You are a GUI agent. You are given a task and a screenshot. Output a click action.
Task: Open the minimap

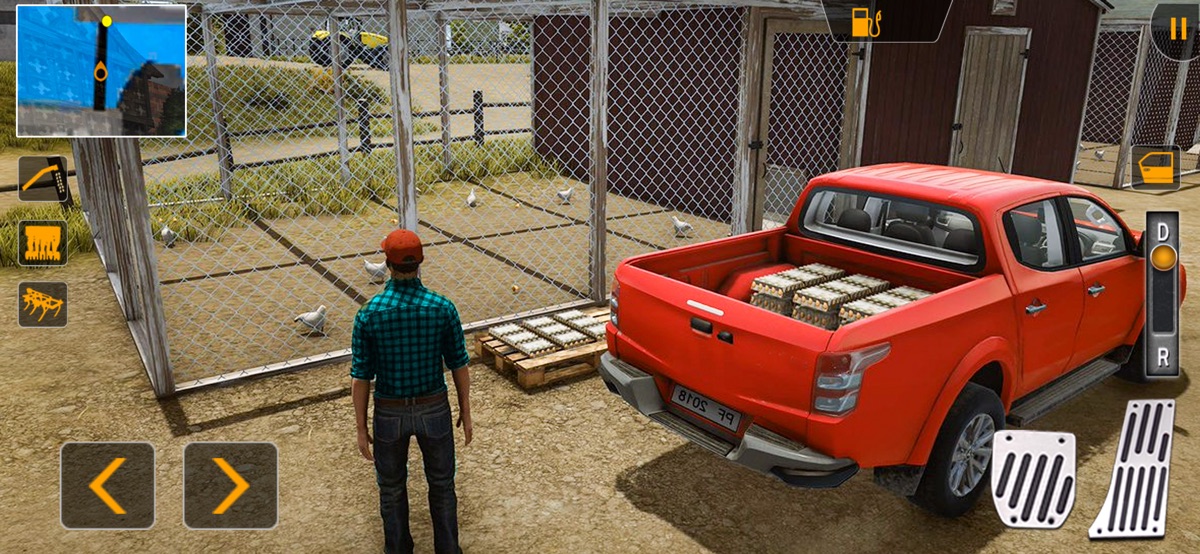point(102,70)
